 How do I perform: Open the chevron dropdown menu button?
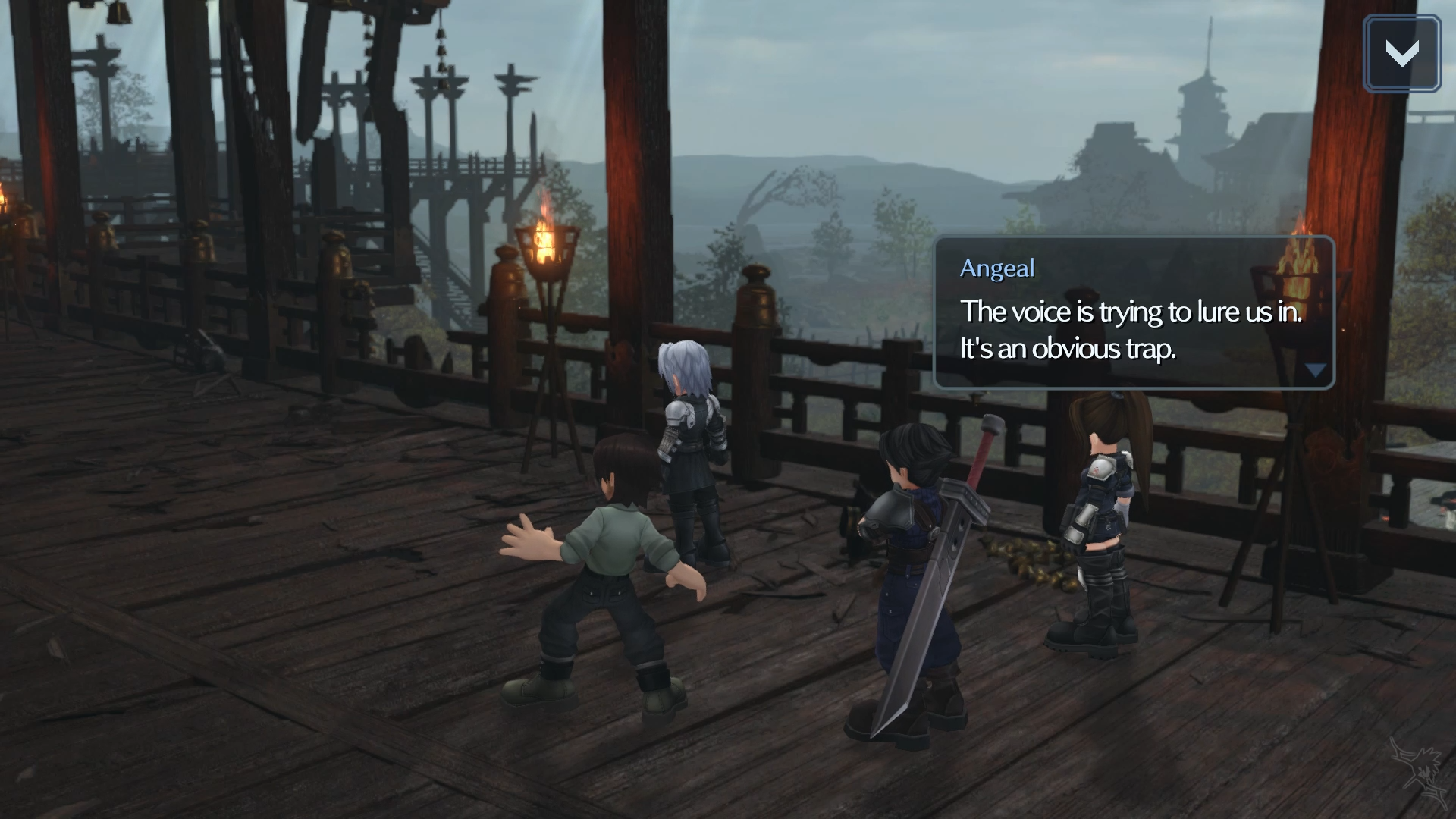tap(1401, 54)
